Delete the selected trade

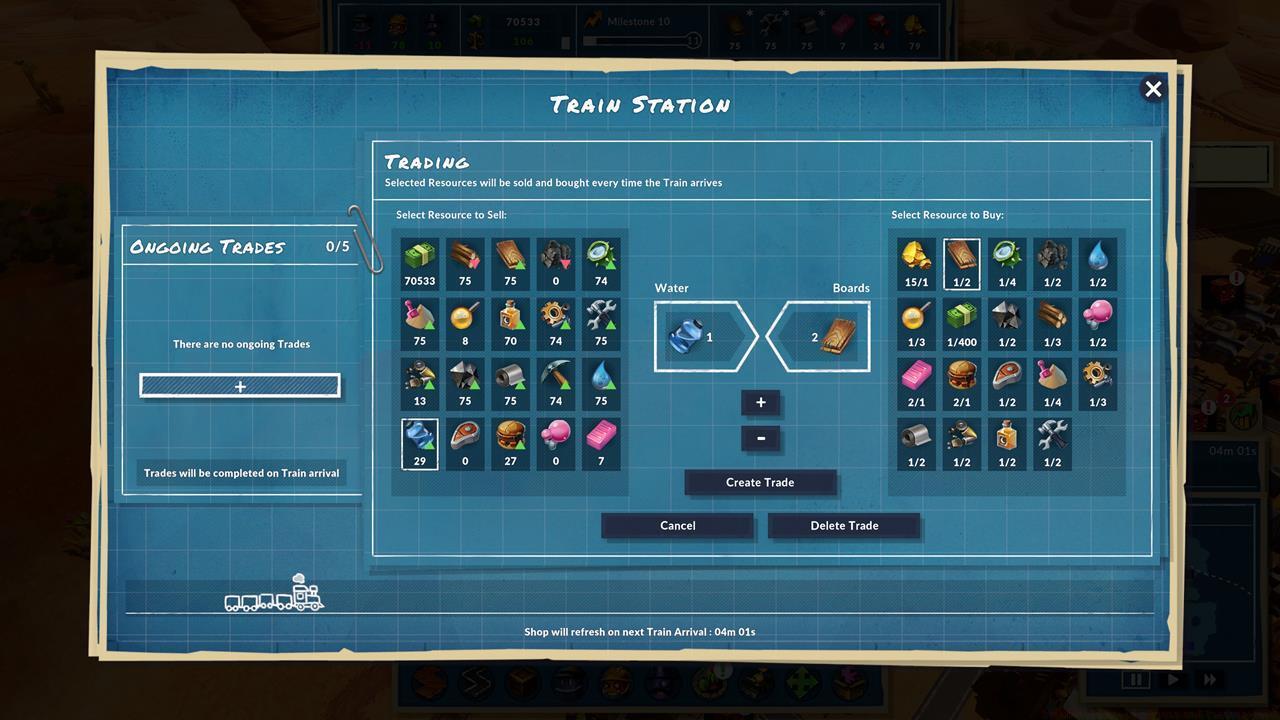[x=844, y=525]
